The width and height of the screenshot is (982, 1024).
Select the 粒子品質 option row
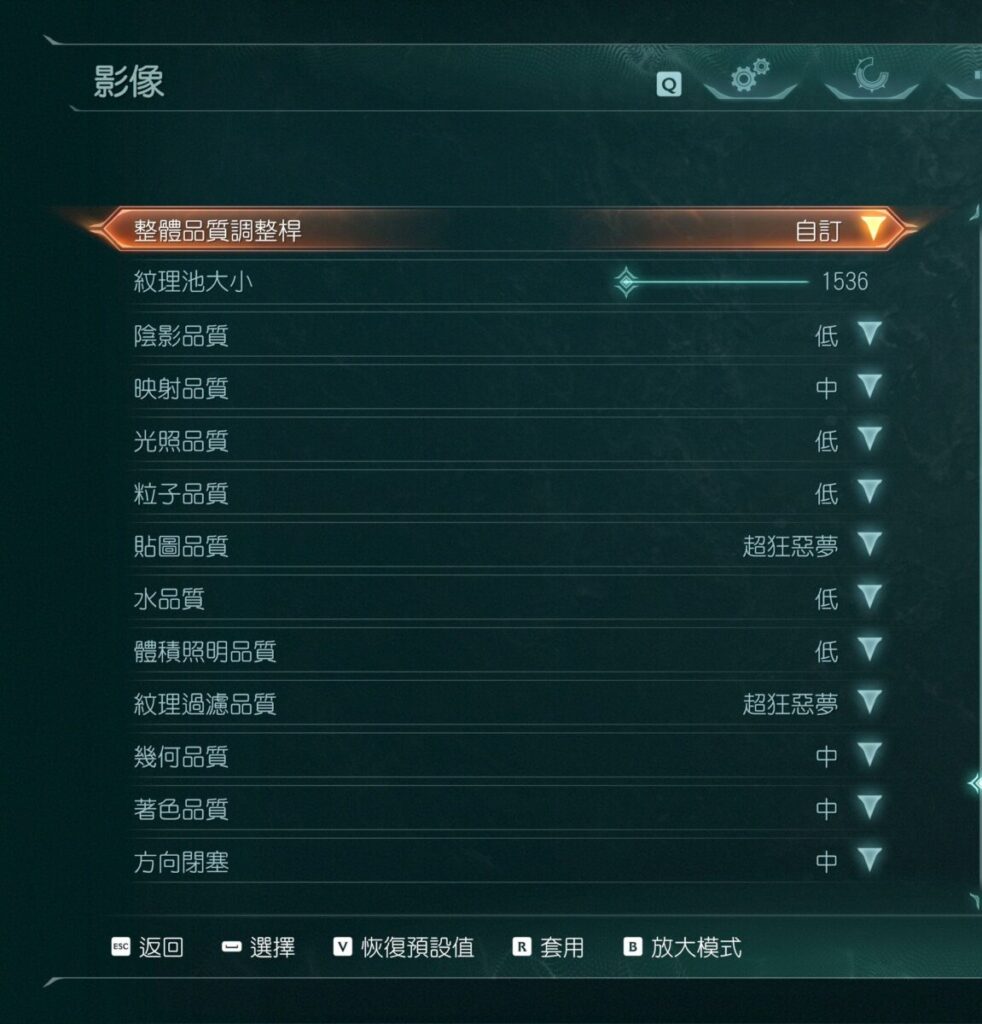pyautogui.click(x=500, y=493)
